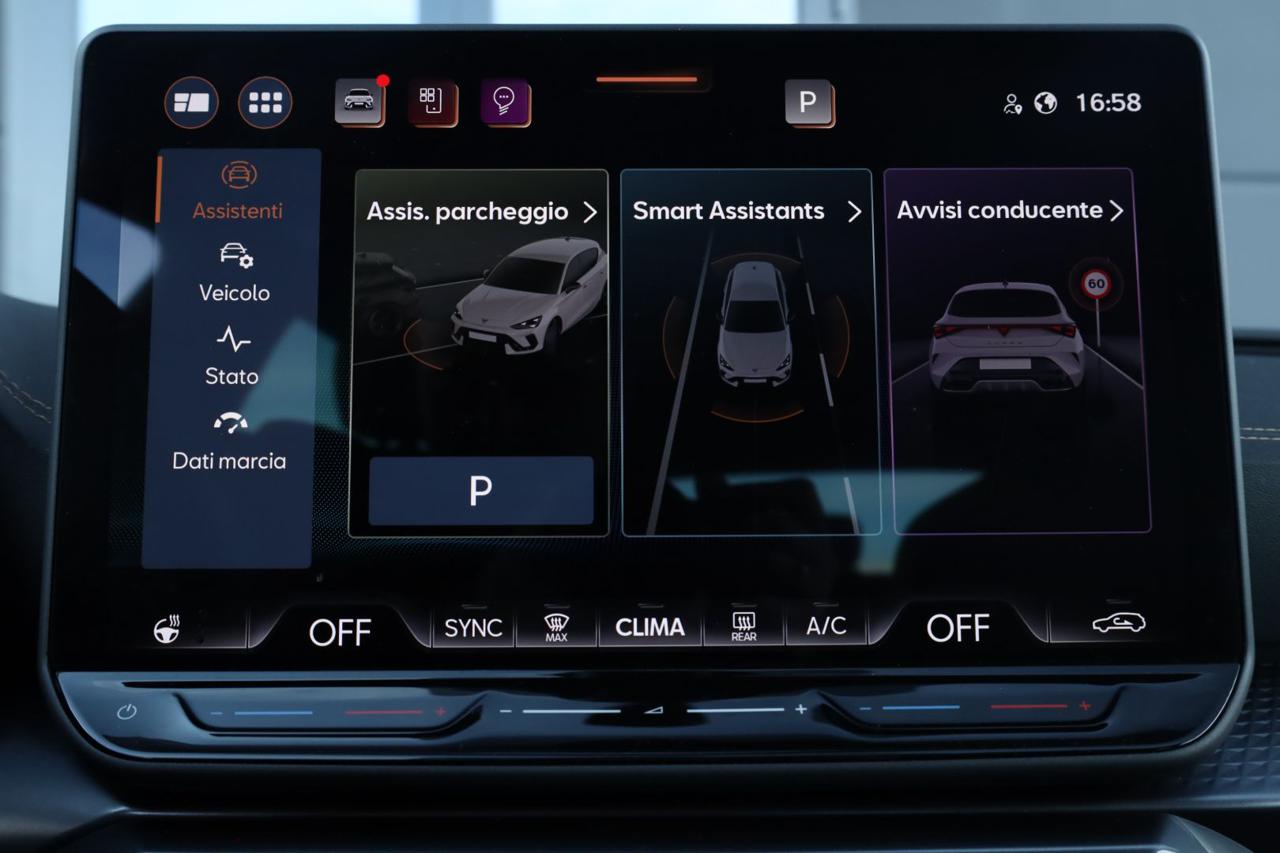
Task: Activate MAX windshield defrost
Action: pos(557,628)
